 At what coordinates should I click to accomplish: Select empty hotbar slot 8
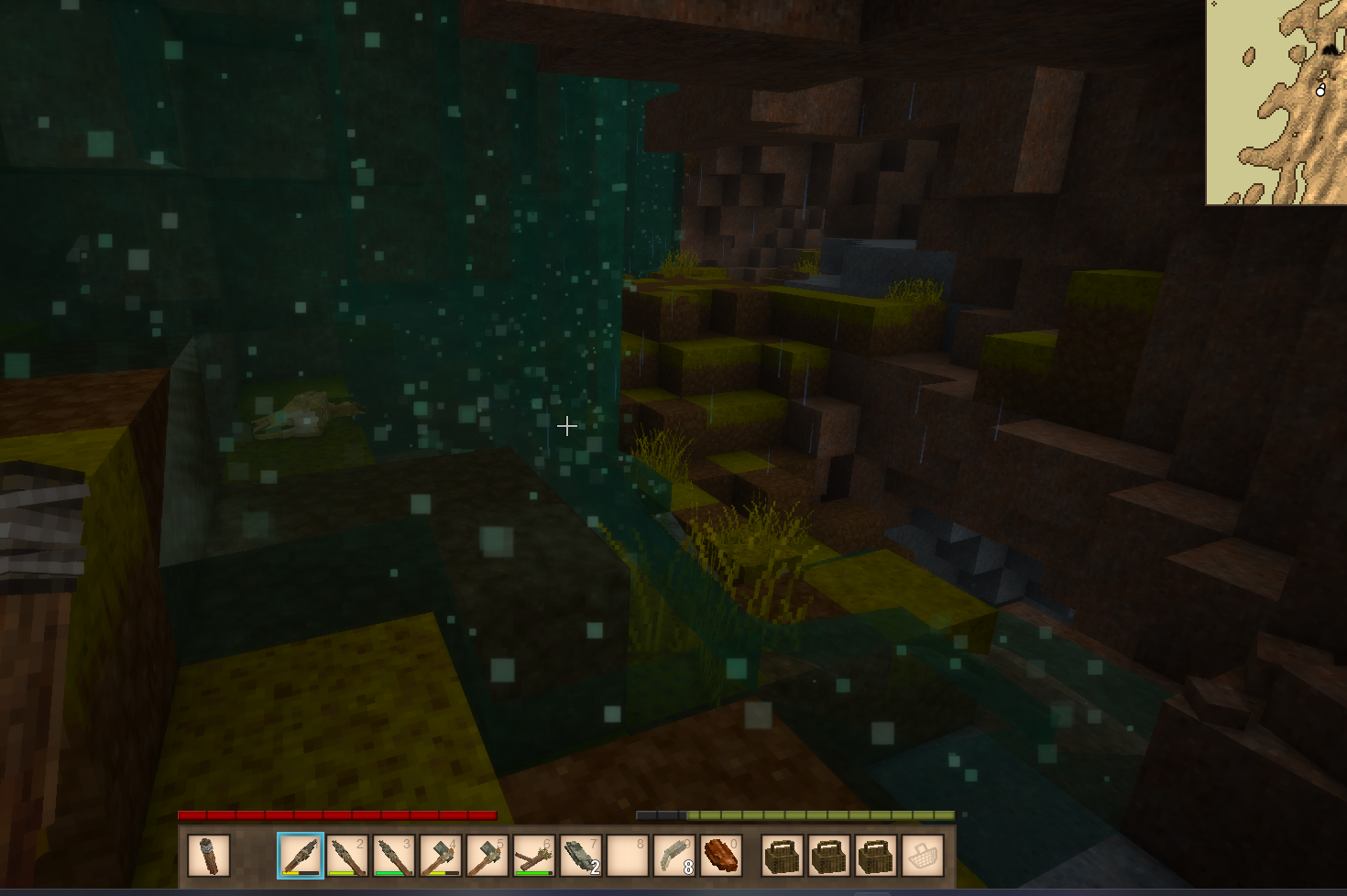628,856
